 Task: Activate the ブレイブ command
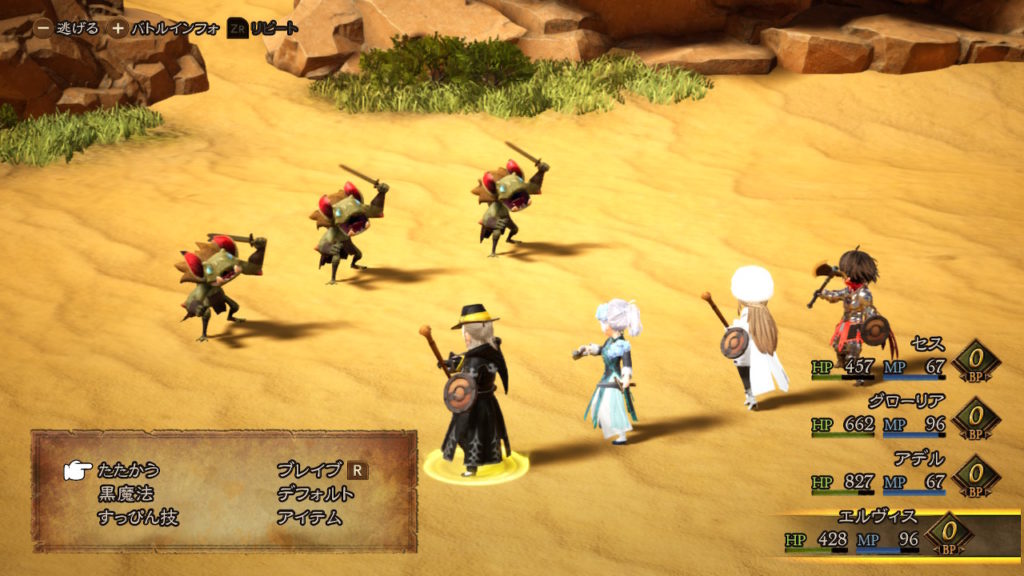(x=310, y=469)
